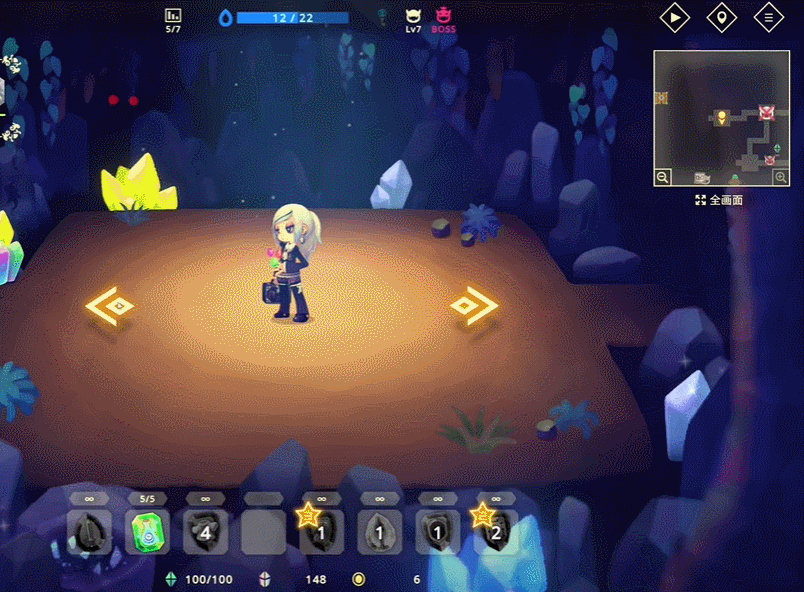Click the pink BOSS face icon

(x=443, y=17)
